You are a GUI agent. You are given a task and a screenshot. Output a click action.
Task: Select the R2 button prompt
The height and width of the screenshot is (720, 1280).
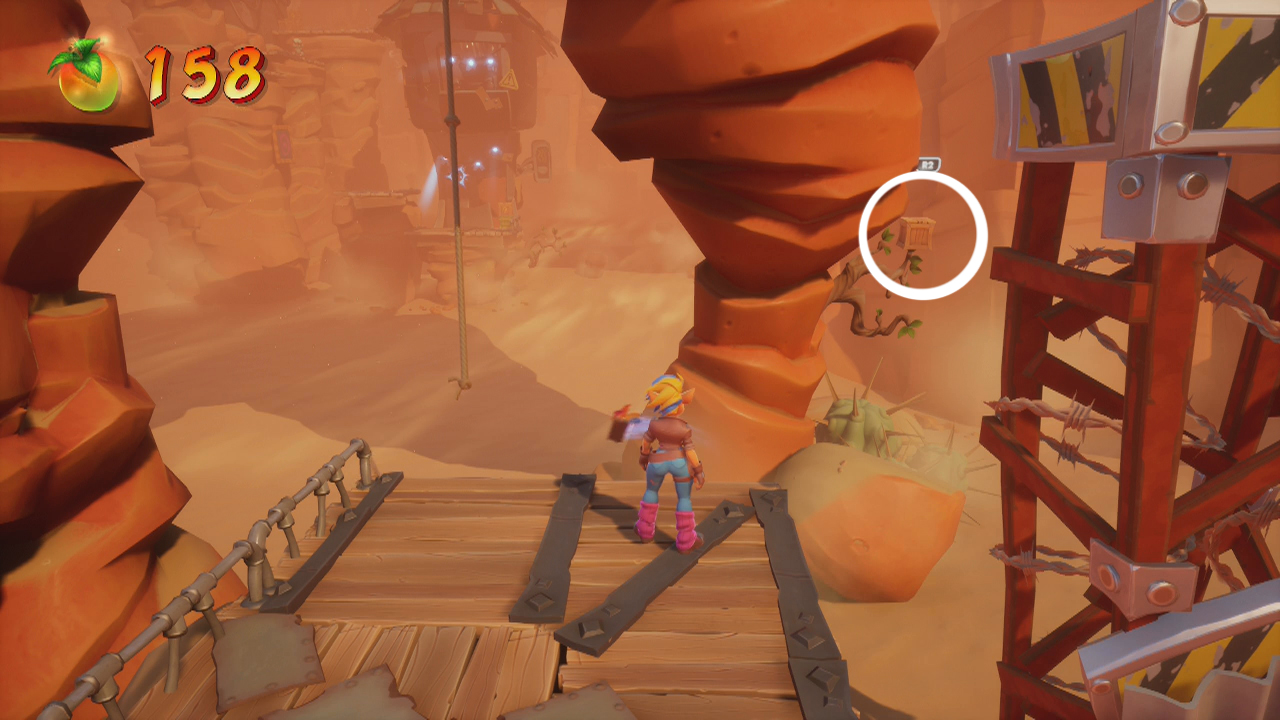928,164
